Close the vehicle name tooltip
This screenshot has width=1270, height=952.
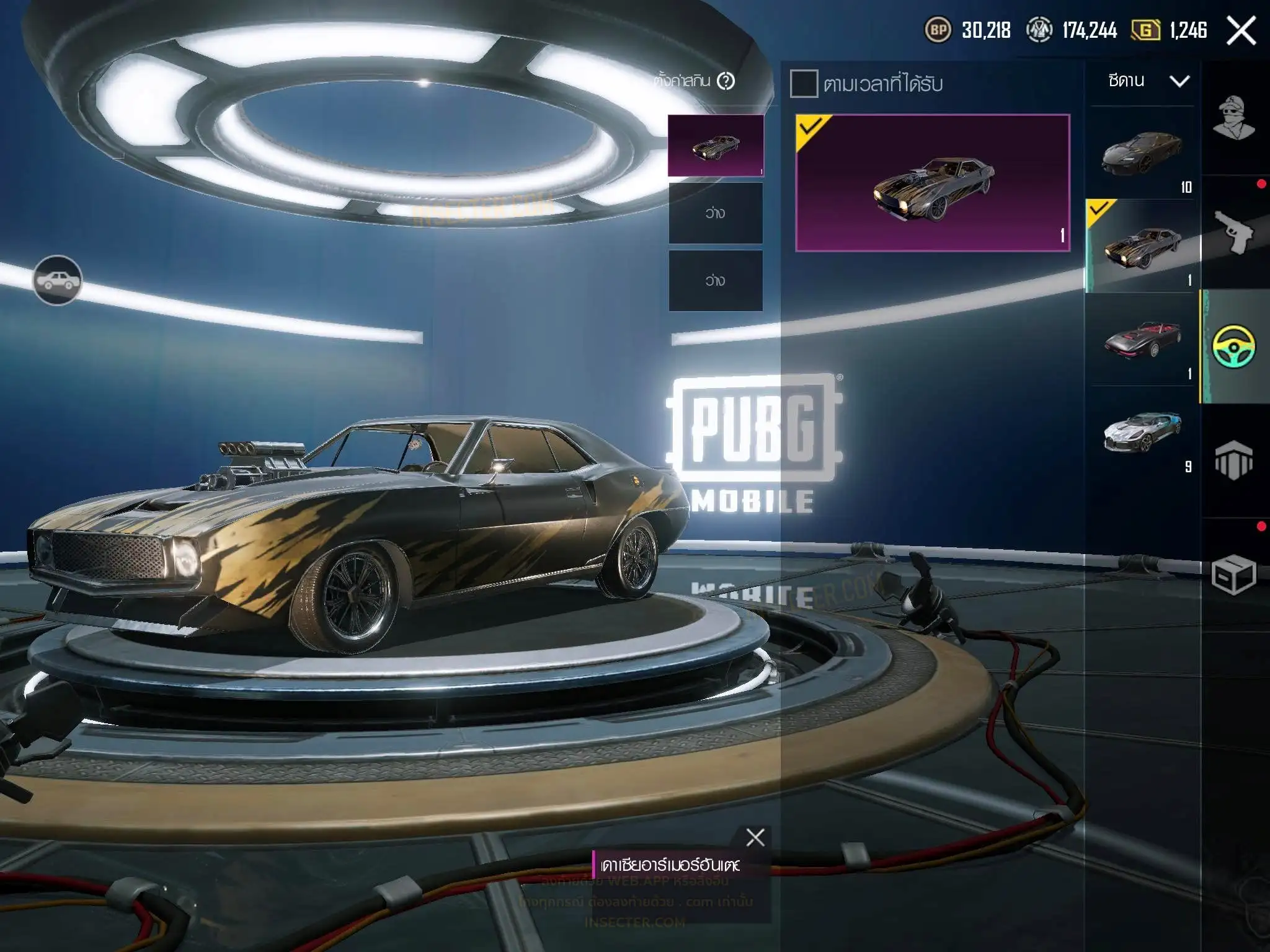point(755,837)
